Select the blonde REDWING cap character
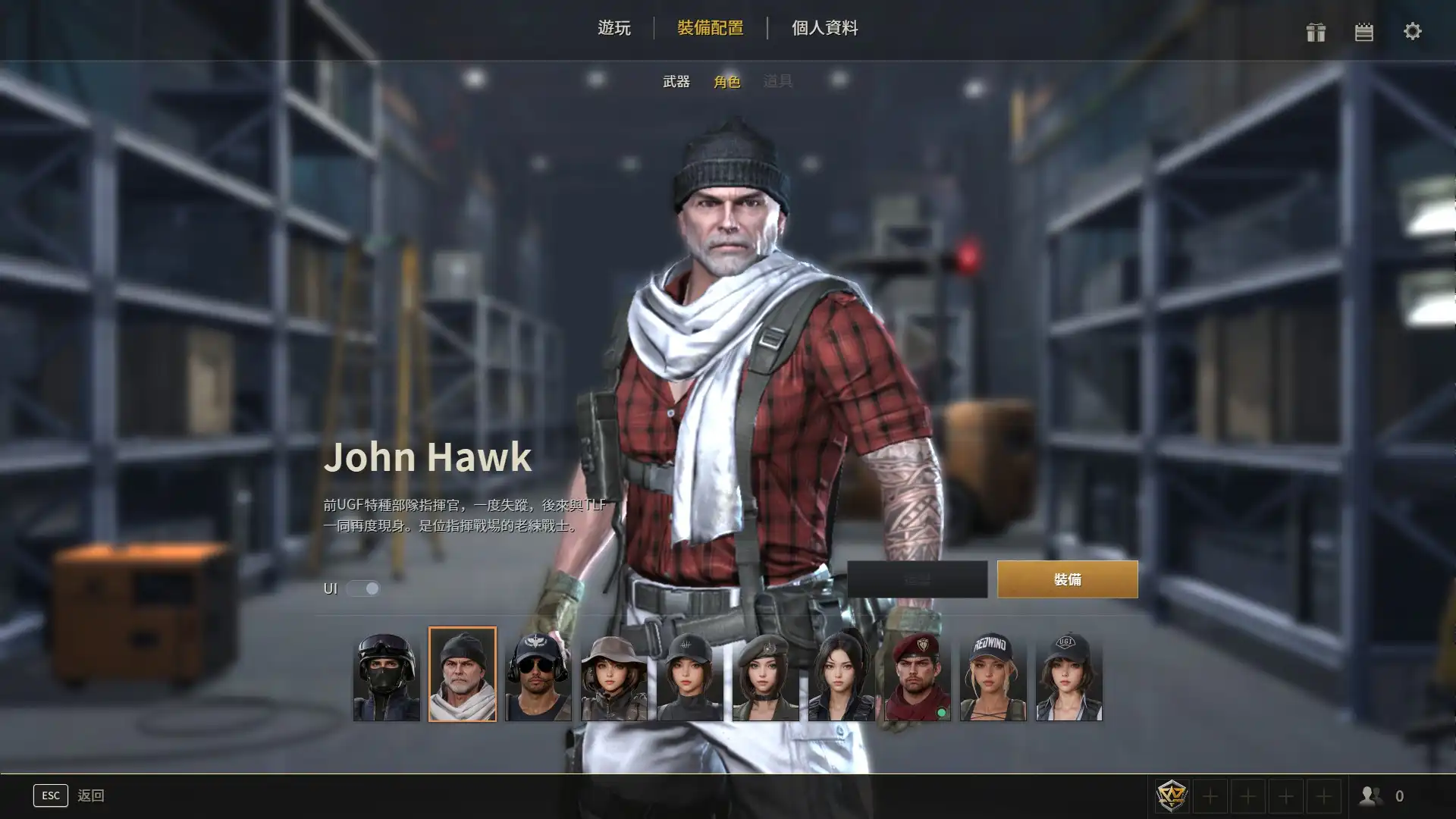 click(993, 676)
